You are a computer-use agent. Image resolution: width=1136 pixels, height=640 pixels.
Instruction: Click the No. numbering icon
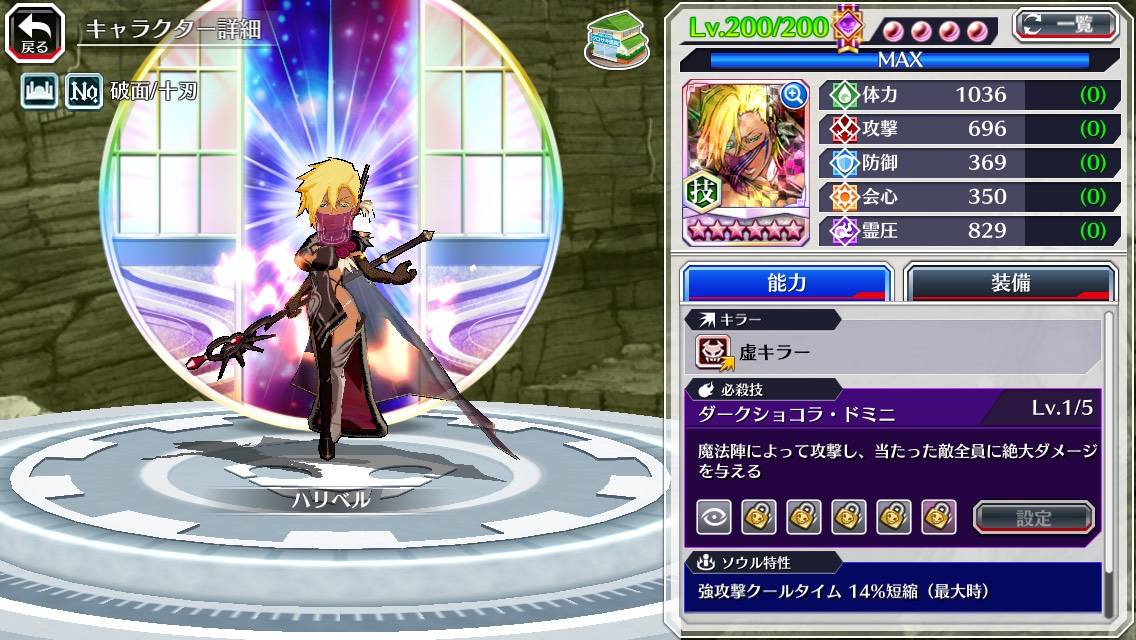coord(83,93)
